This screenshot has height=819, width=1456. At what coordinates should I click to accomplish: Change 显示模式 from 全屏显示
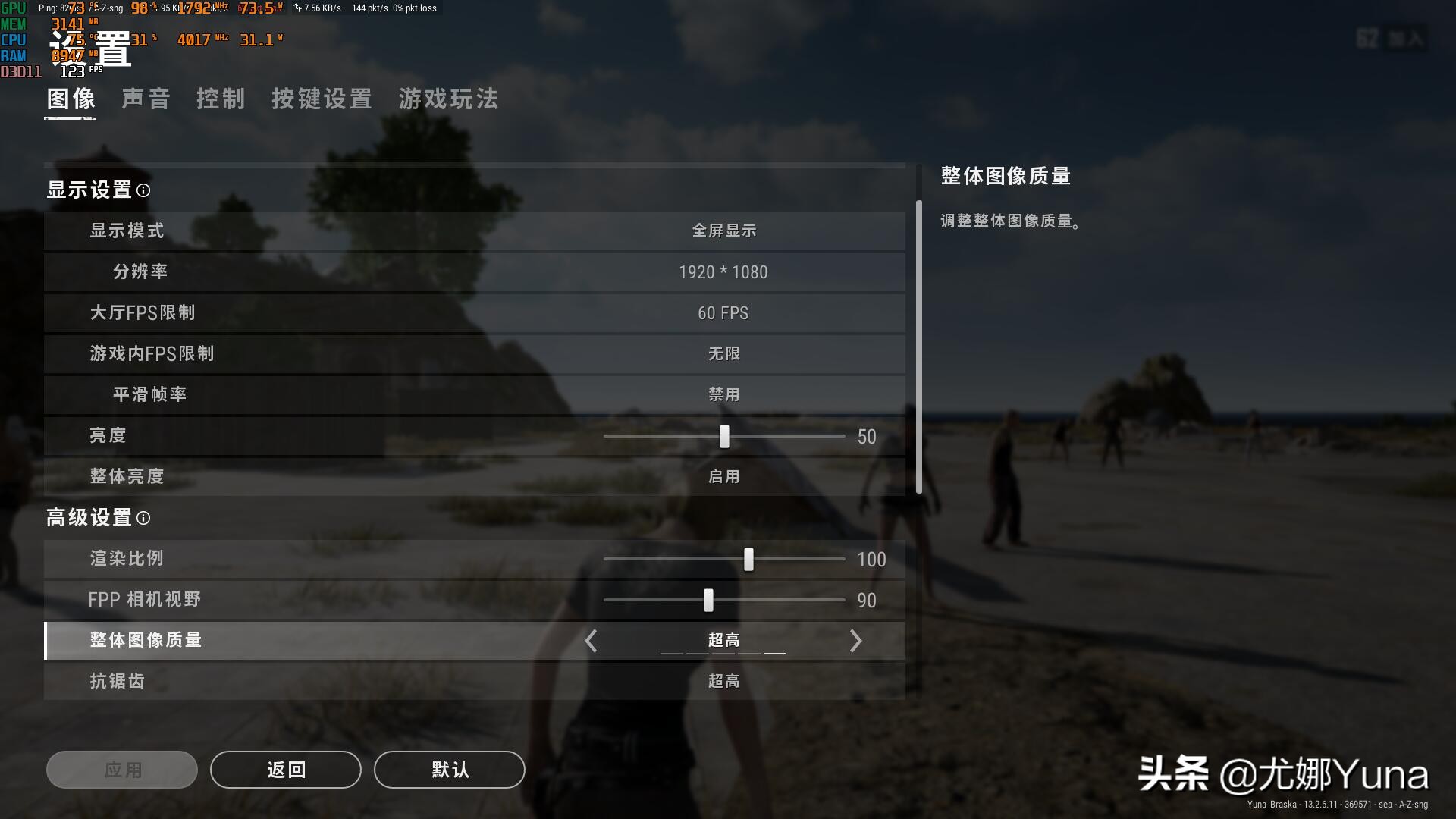pos(723,231)
